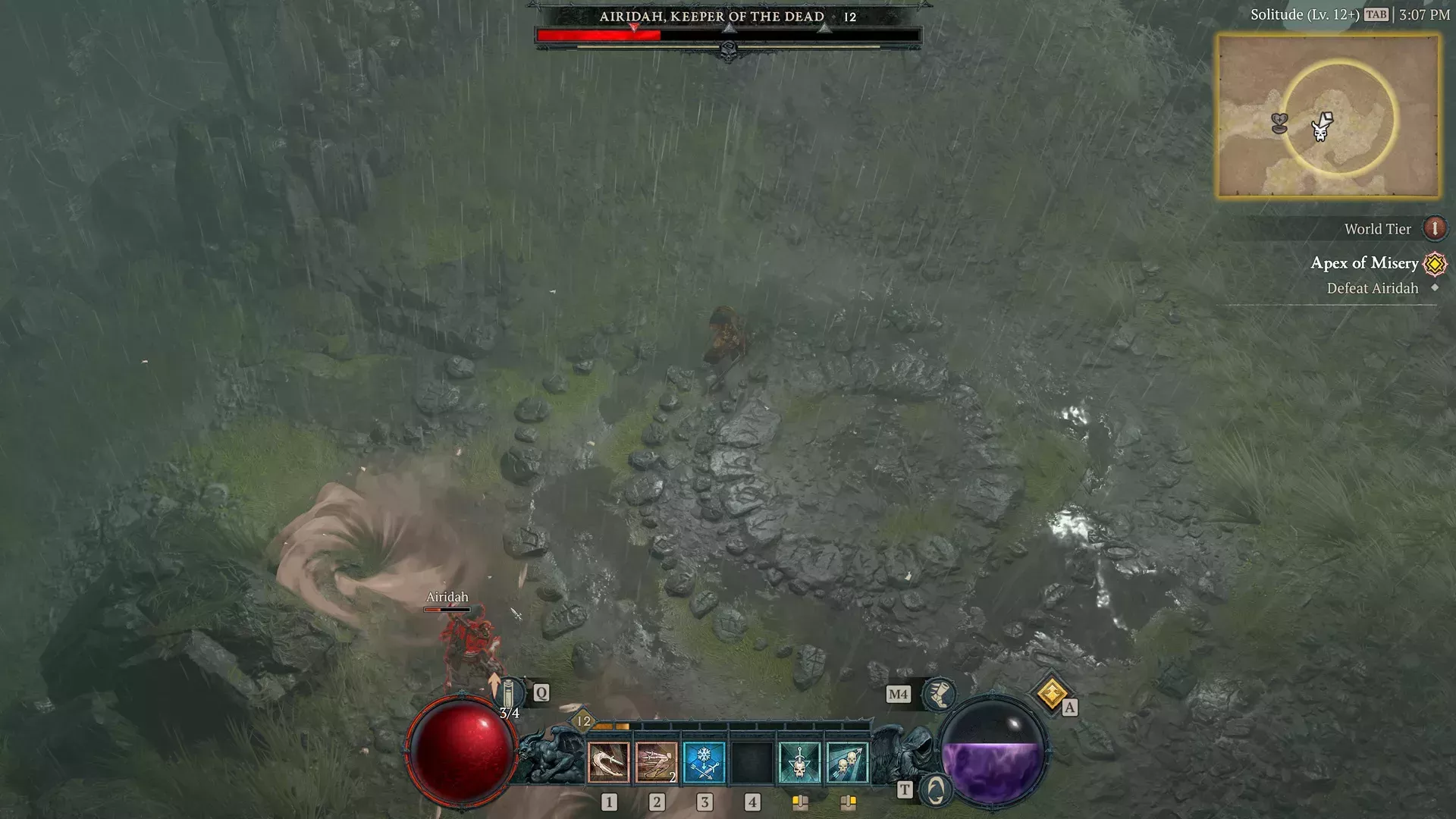Select the skill in hotbar slot 1
Screen dimensions: 1456x819
tap(608, 762)
